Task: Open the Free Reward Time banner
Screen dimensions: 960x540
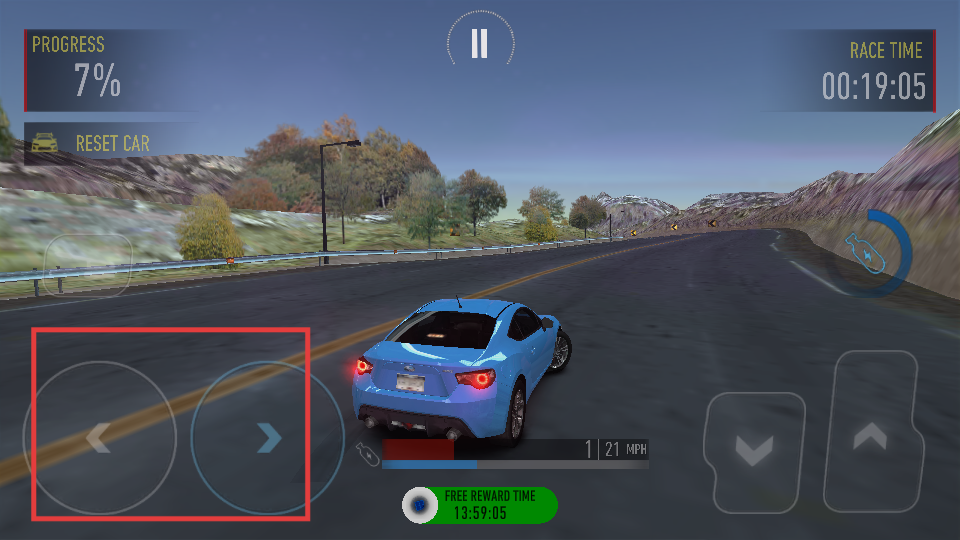Action: [x=480, y=505]
